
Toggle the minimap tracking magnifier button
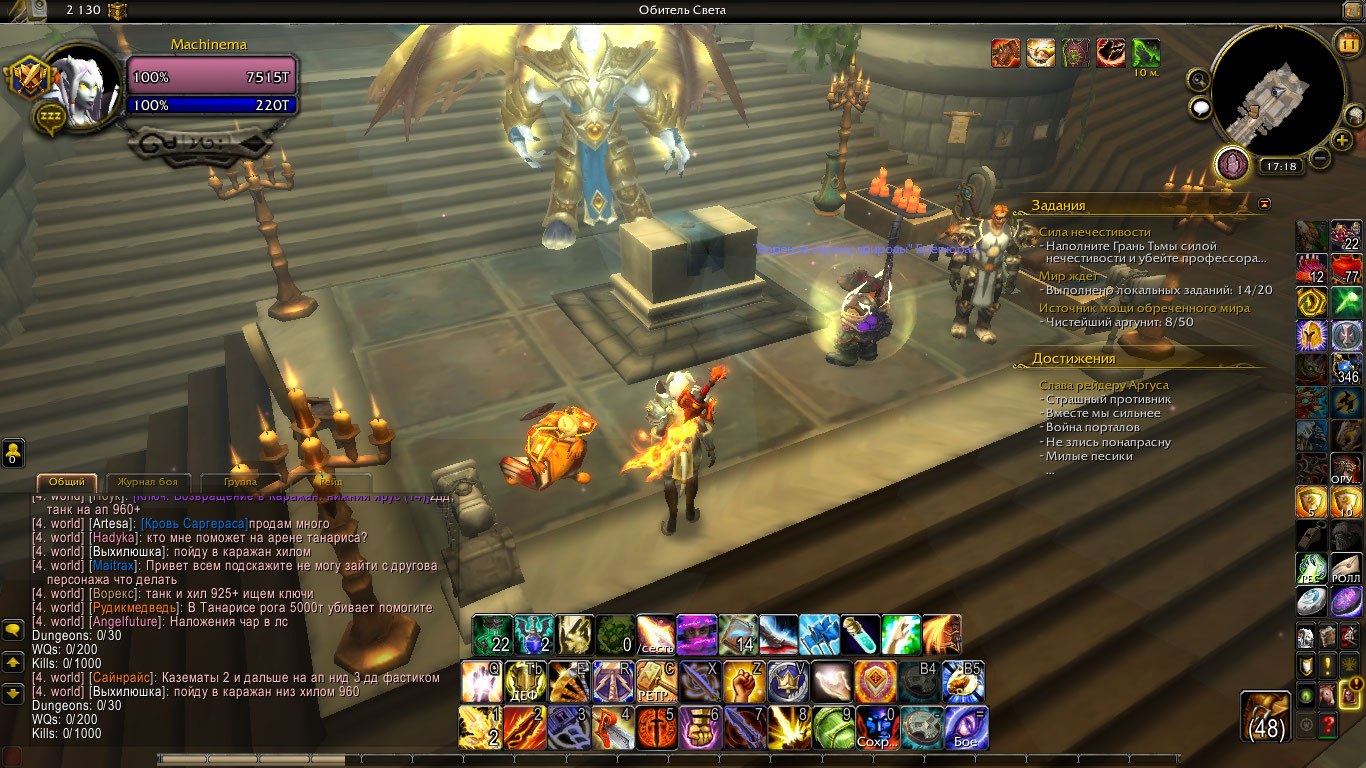(1198, 80)
